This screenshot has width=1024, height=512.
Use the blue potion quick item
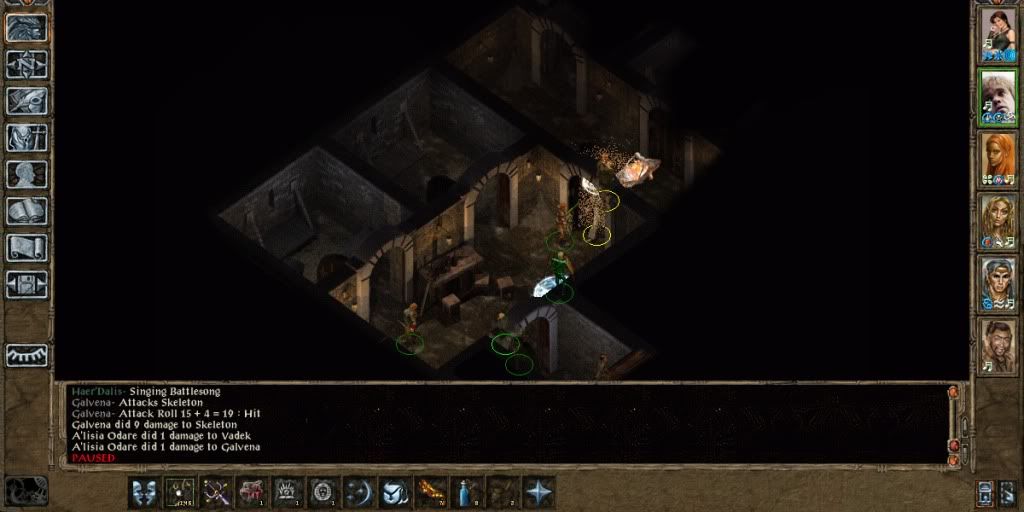point(467,492)
